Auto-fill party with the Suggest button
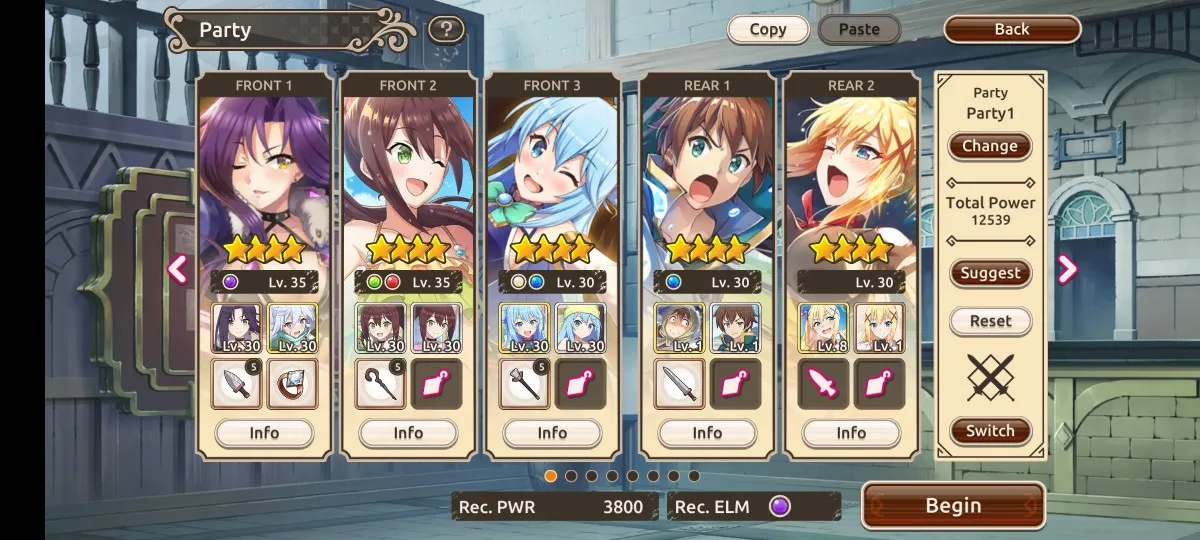Screen dimensions: 1200x540 coord(990,273)
